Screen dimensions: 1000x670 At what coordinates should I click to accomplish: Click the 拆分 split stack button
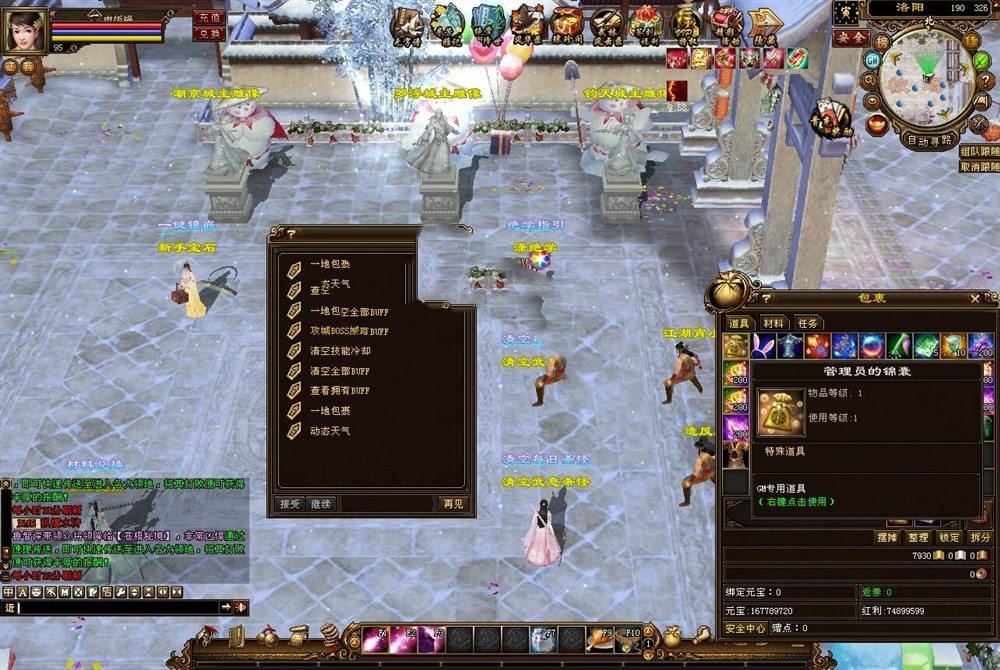point(980,538)
